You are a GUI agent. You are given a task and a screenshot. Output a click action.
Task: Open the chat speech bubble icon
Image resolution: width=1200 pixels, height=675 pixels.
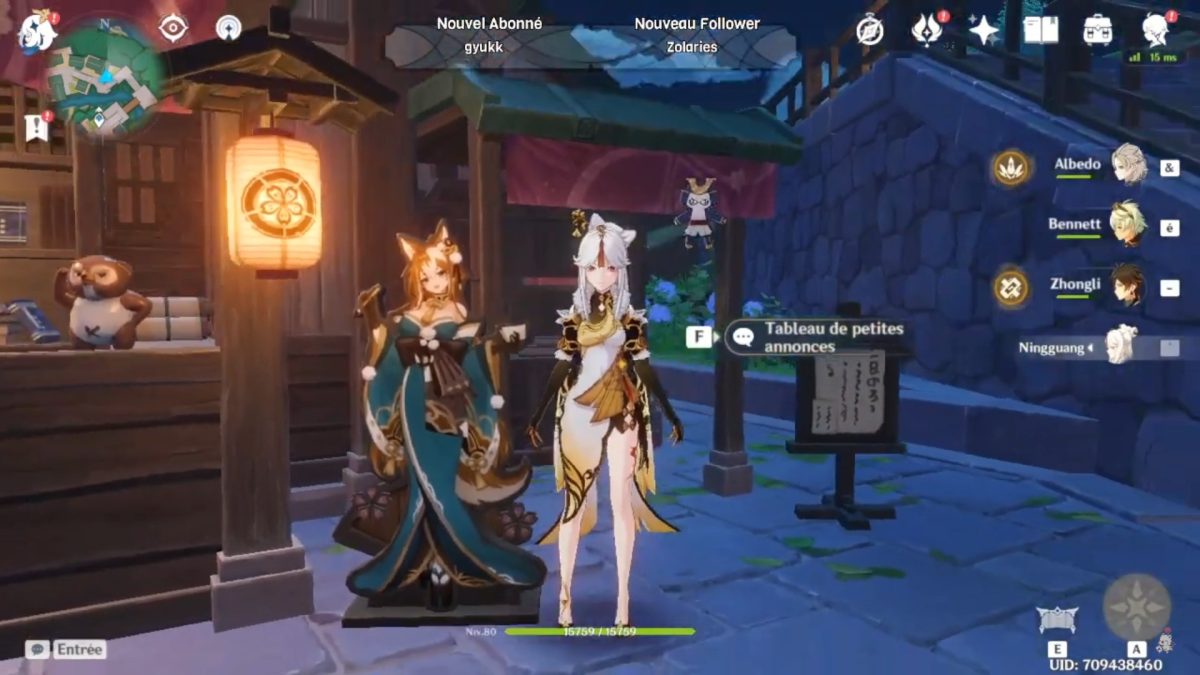(37, 649)
